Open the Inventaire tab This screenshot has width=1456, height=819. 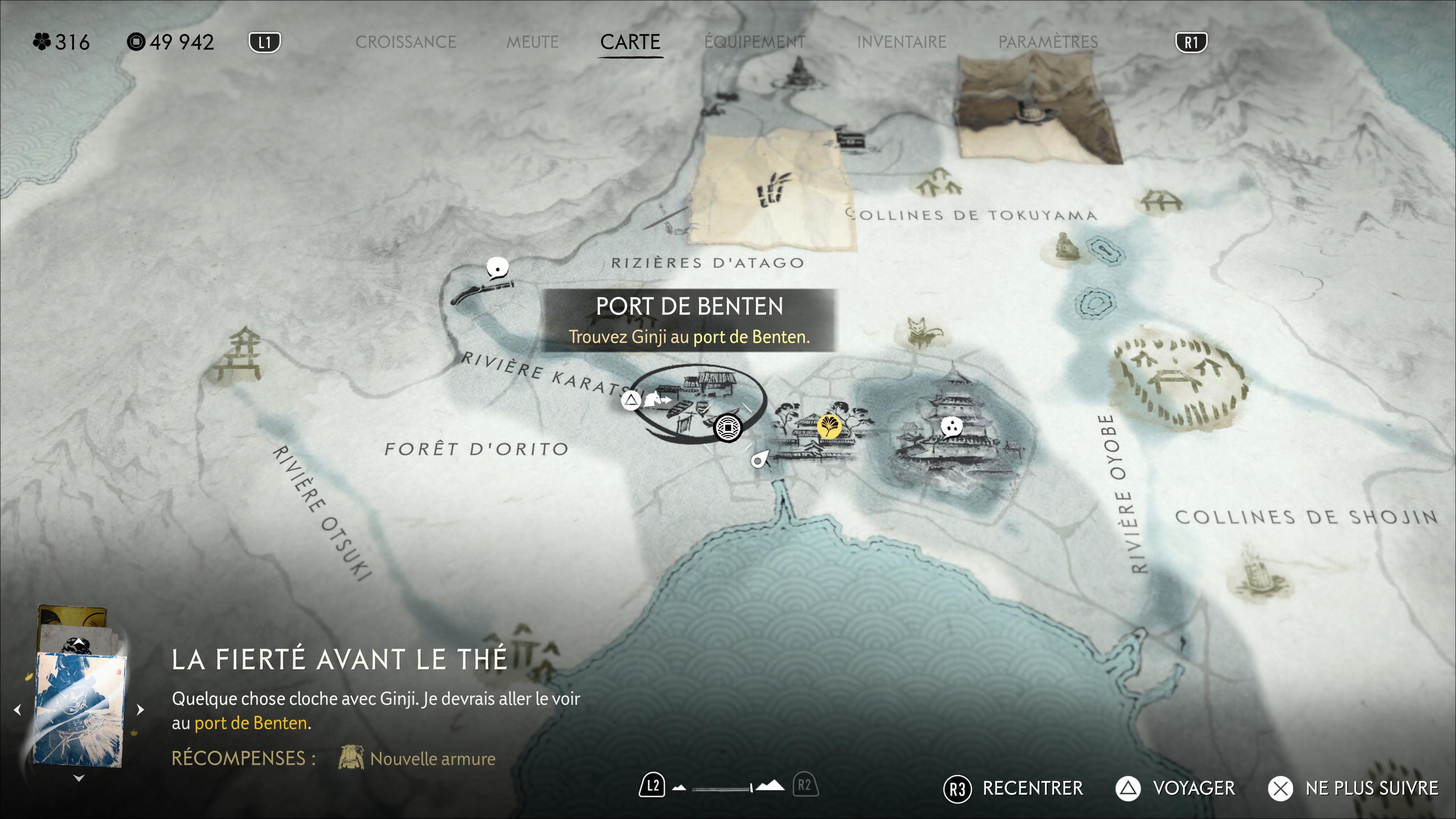tap(902, 42)
